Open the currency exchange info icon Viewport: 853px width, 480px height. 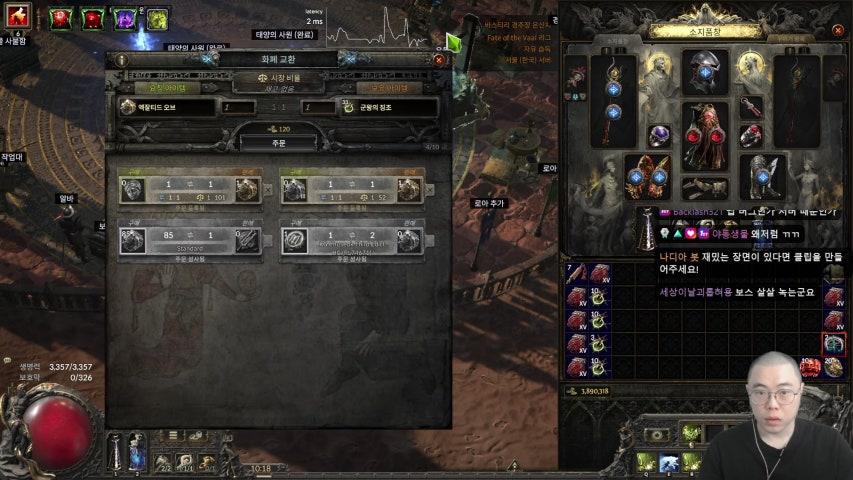(122, 60)
